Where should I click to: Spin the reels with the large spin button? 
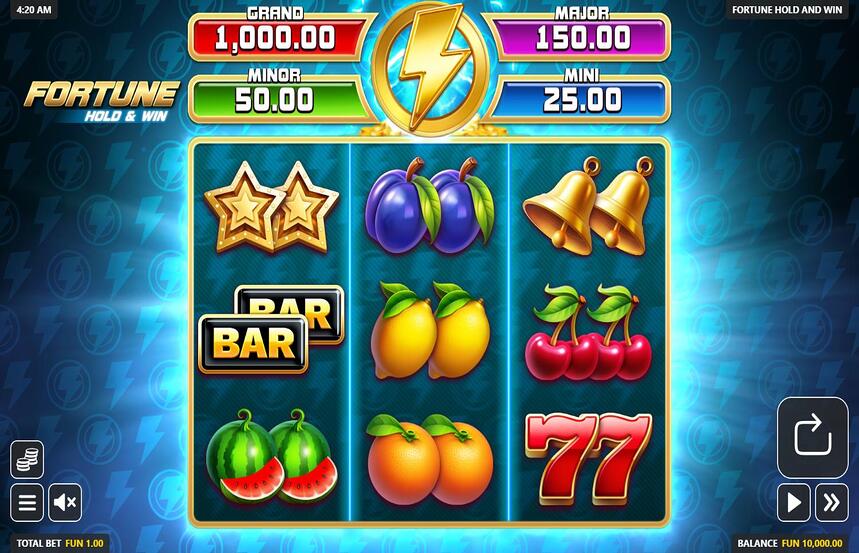tap(812, 437)
